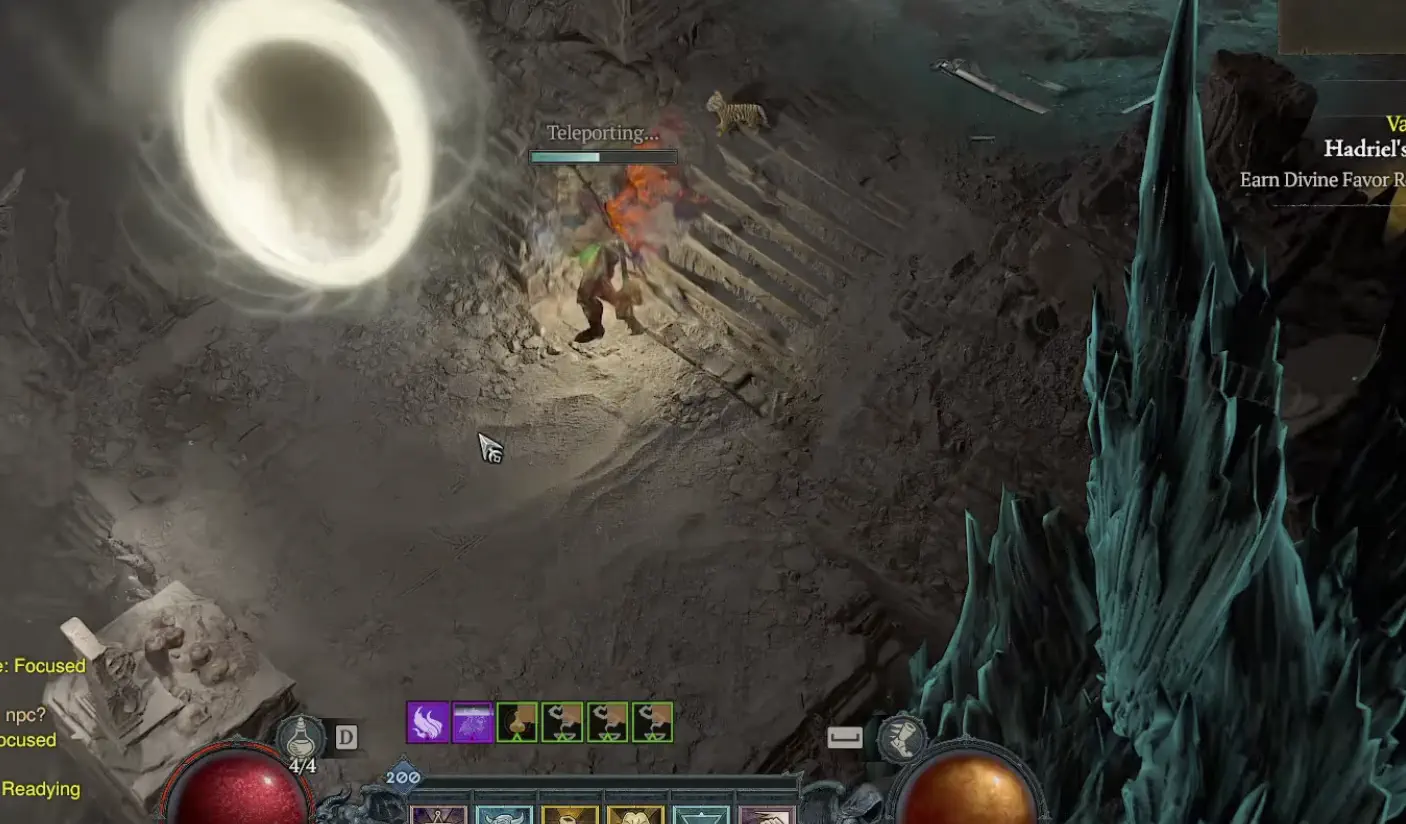Click the yellow Va quest header text
This screenshot has width=1406, height=824.
(1396, 121)
